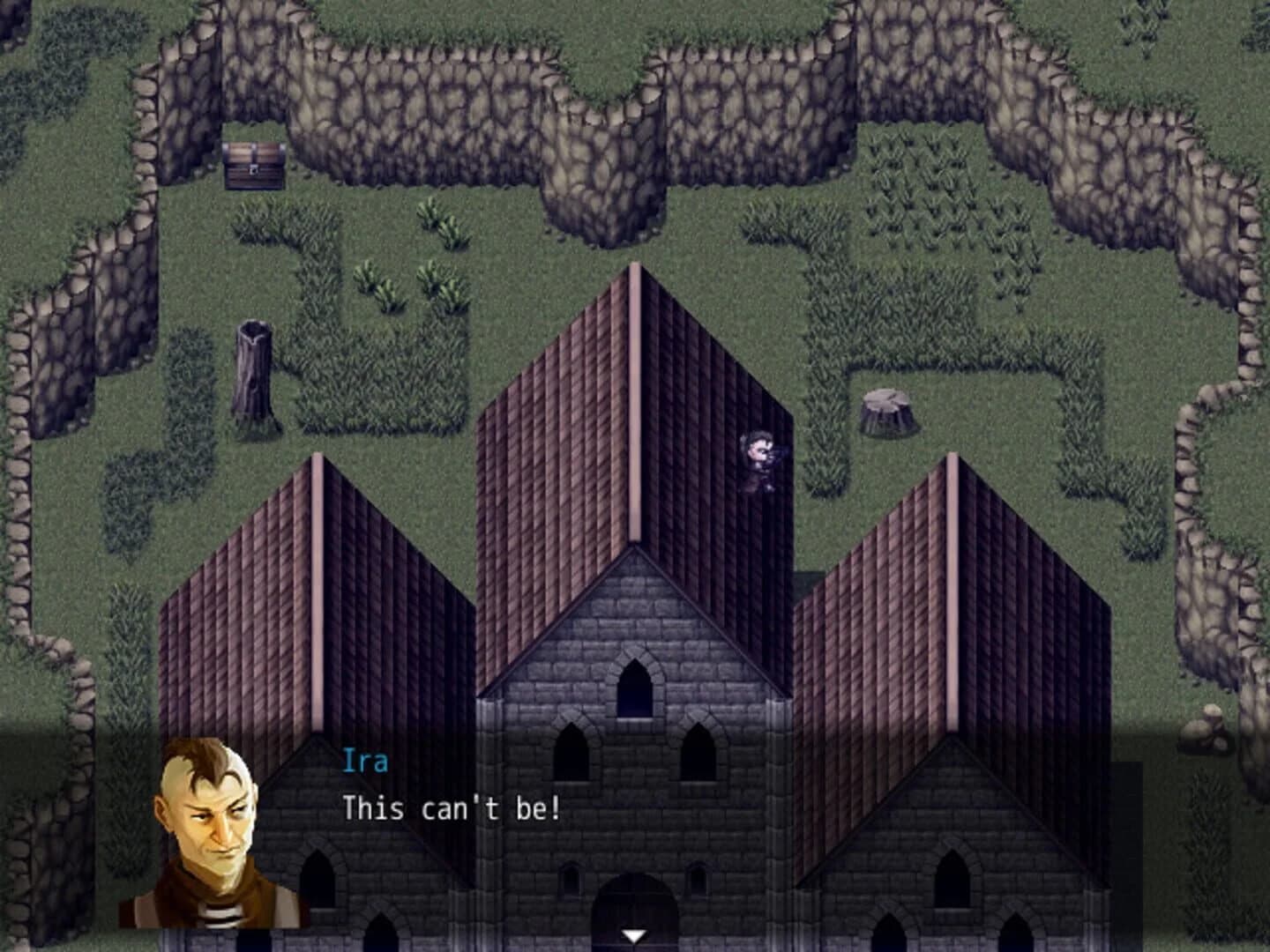1270x952 pixels.
Task: Click the character sprite on the rooftop
Action: pos(760,458)
